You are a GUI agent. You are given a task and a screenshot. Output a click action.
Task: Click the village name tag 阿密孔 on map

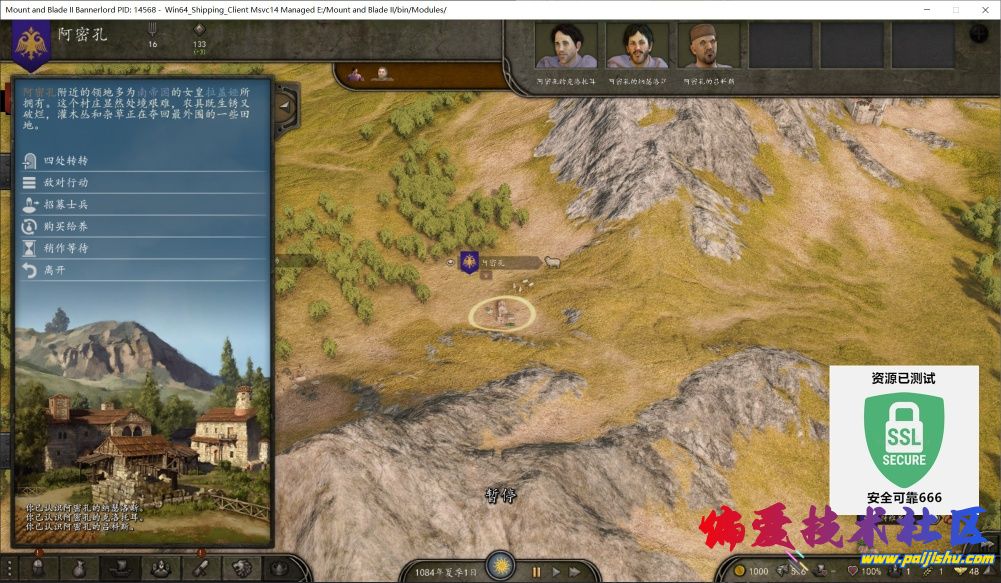[493, 263]
